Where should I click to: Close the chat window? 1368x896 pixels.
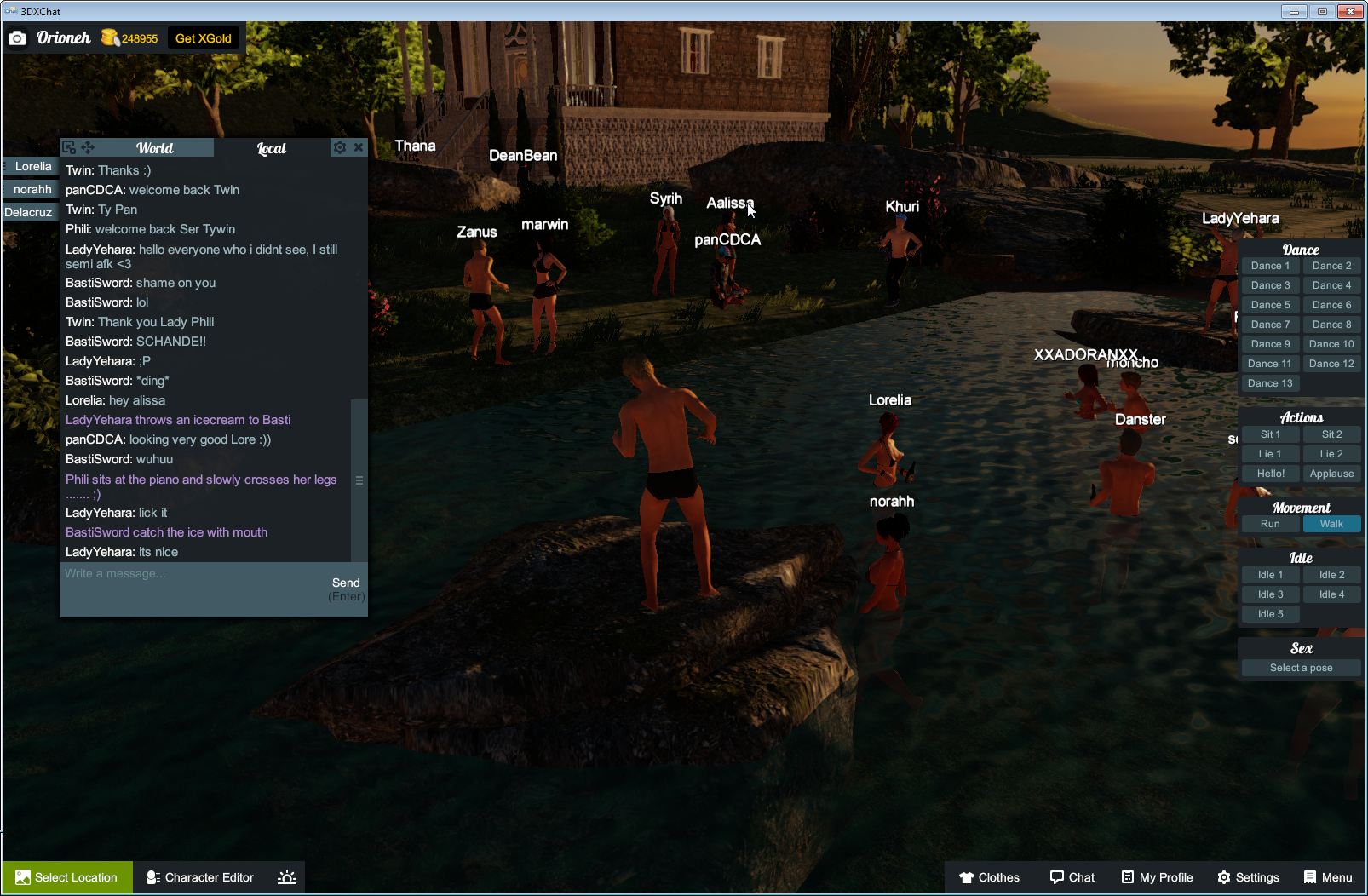point(359,147)
